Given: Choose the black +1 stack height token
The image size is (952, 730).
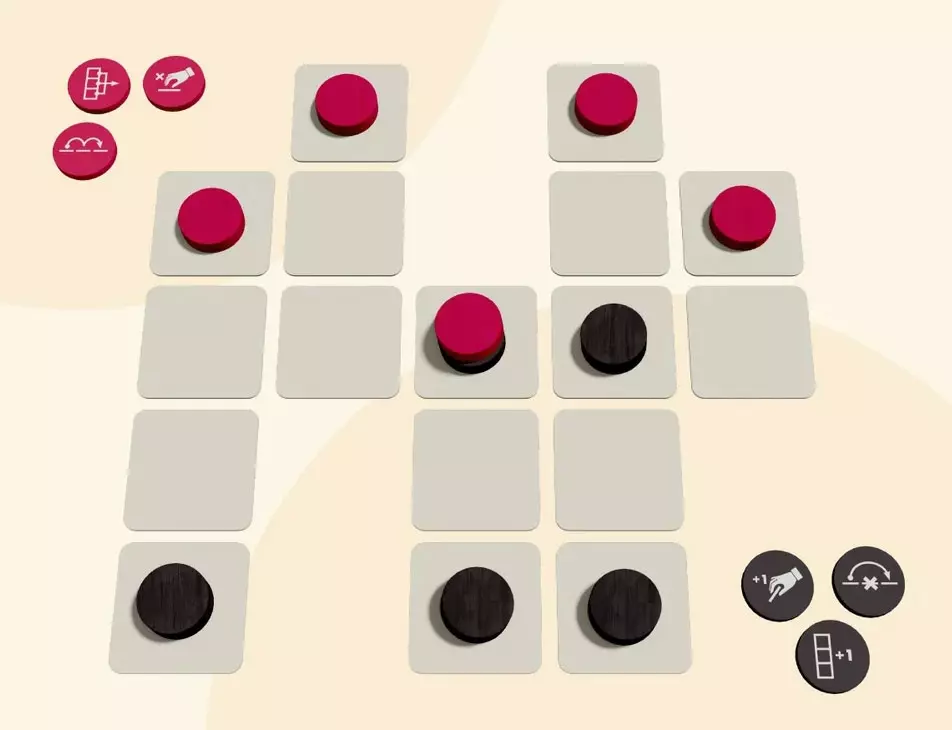Looking at the screenshot, I should coord(832,657).
